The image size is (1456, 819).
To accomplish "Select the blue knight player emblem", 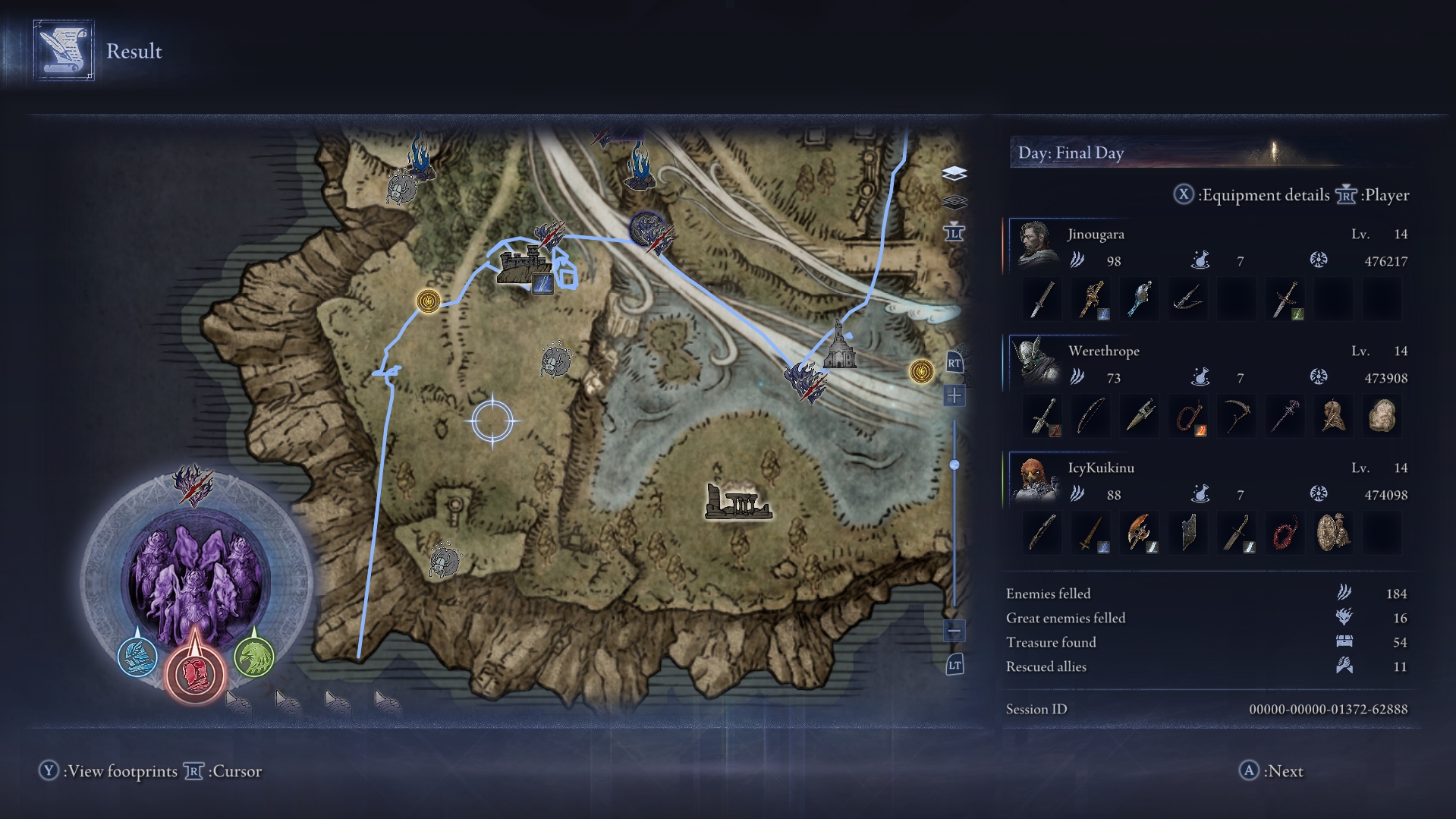I will (x=137, y=656).
